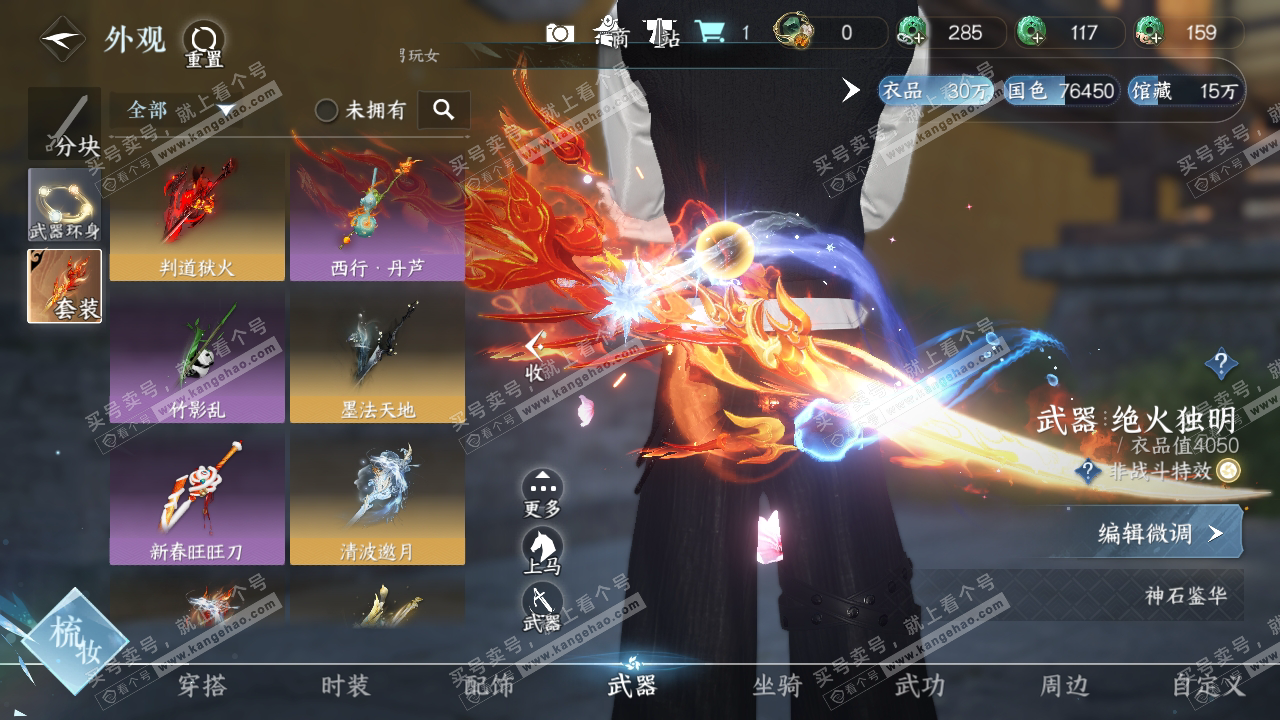Pick the 墨法天地 weapon skin

click(377, 358)
